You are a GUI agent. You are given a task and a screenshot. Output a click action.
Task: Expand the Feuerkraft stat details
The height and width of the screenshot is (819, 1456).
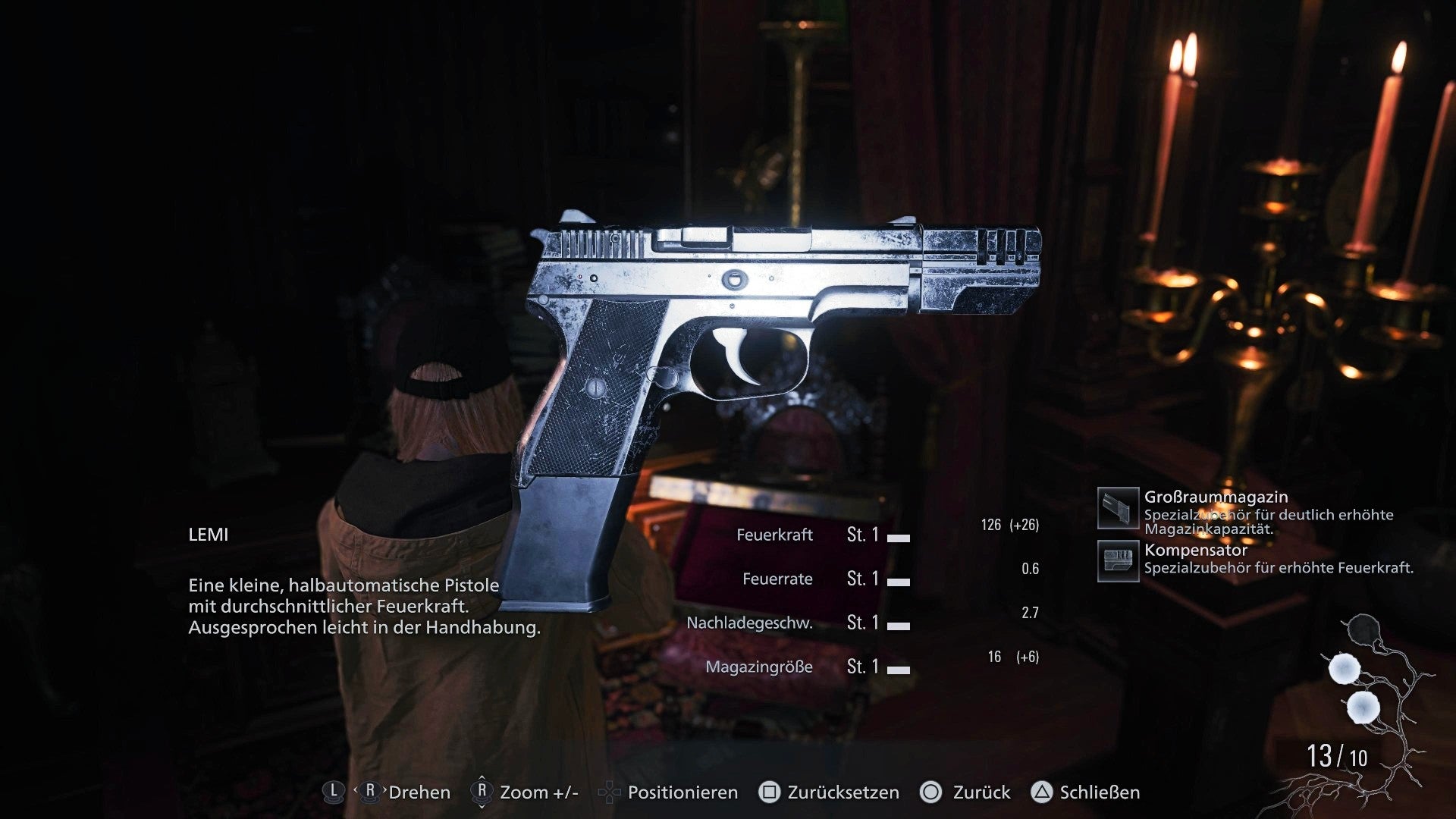tap(775, 535)
